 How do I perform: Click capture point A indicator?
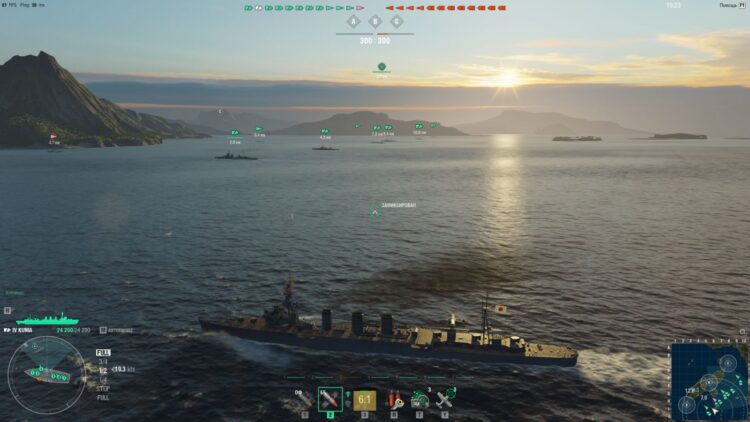(x=353, y=21)
